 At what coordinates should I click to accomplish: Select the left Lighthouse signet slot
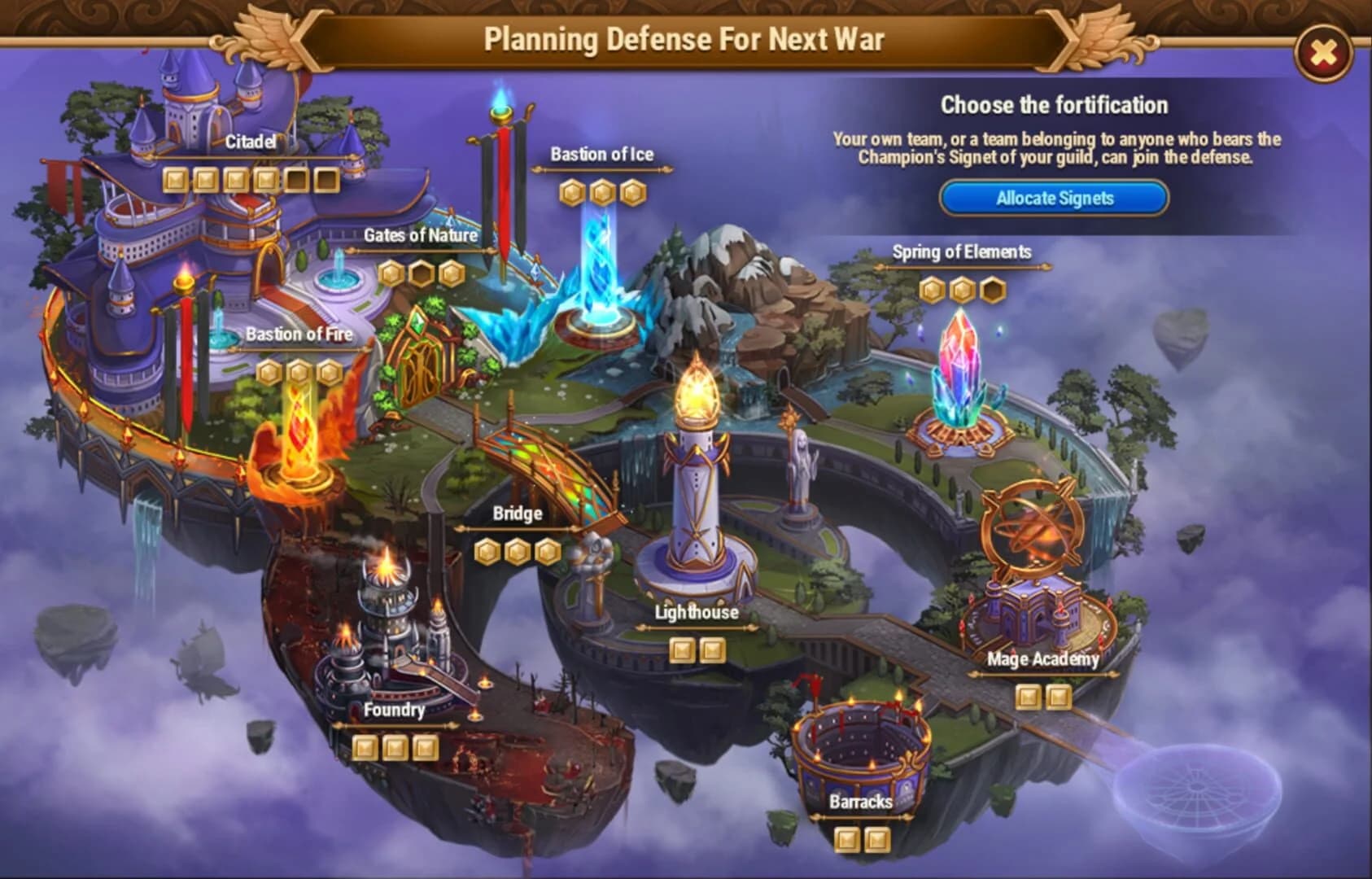[684, 651]
